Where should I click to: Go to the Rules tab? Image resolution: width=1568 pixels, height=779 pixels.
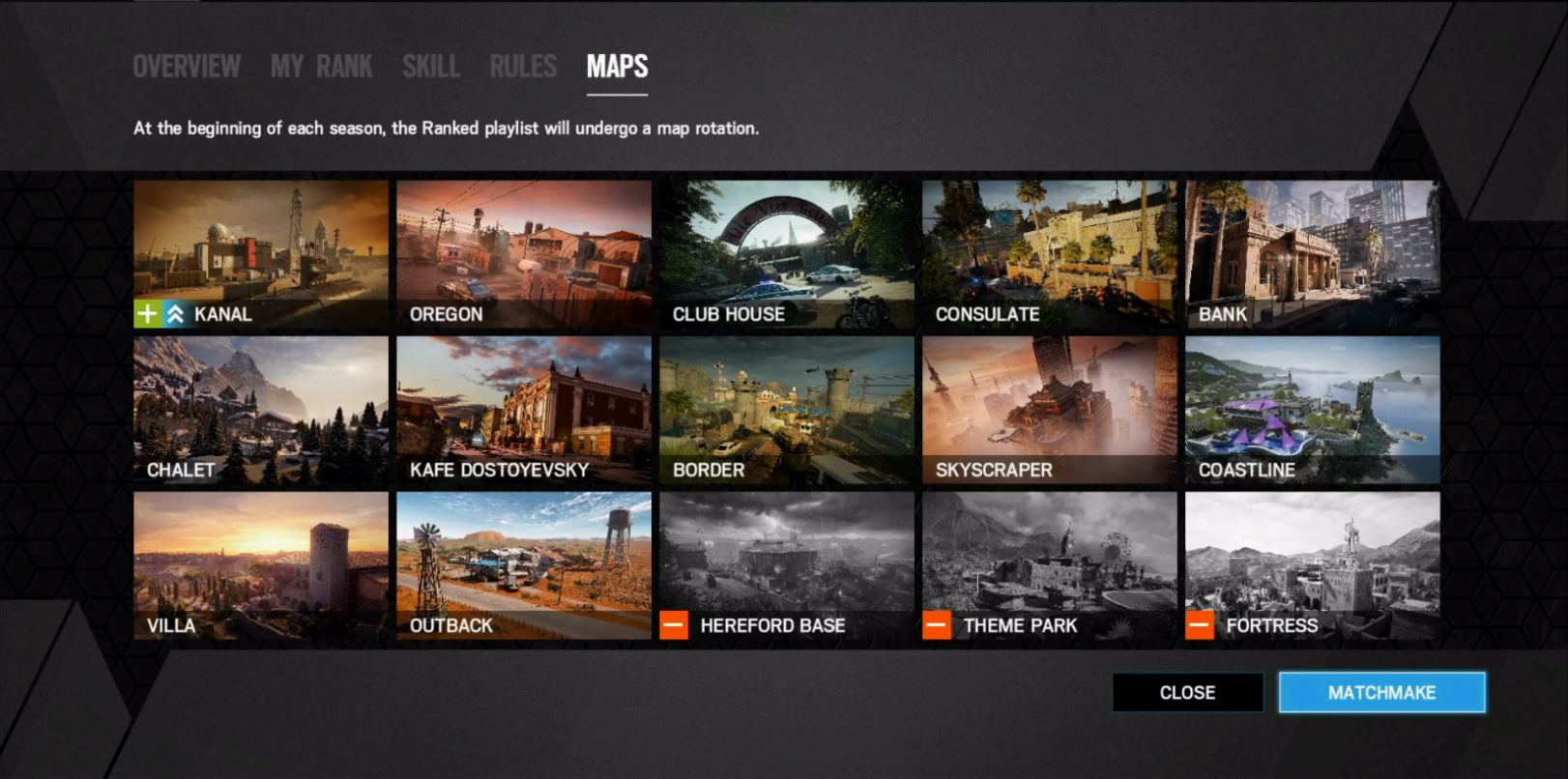(523, 67)
